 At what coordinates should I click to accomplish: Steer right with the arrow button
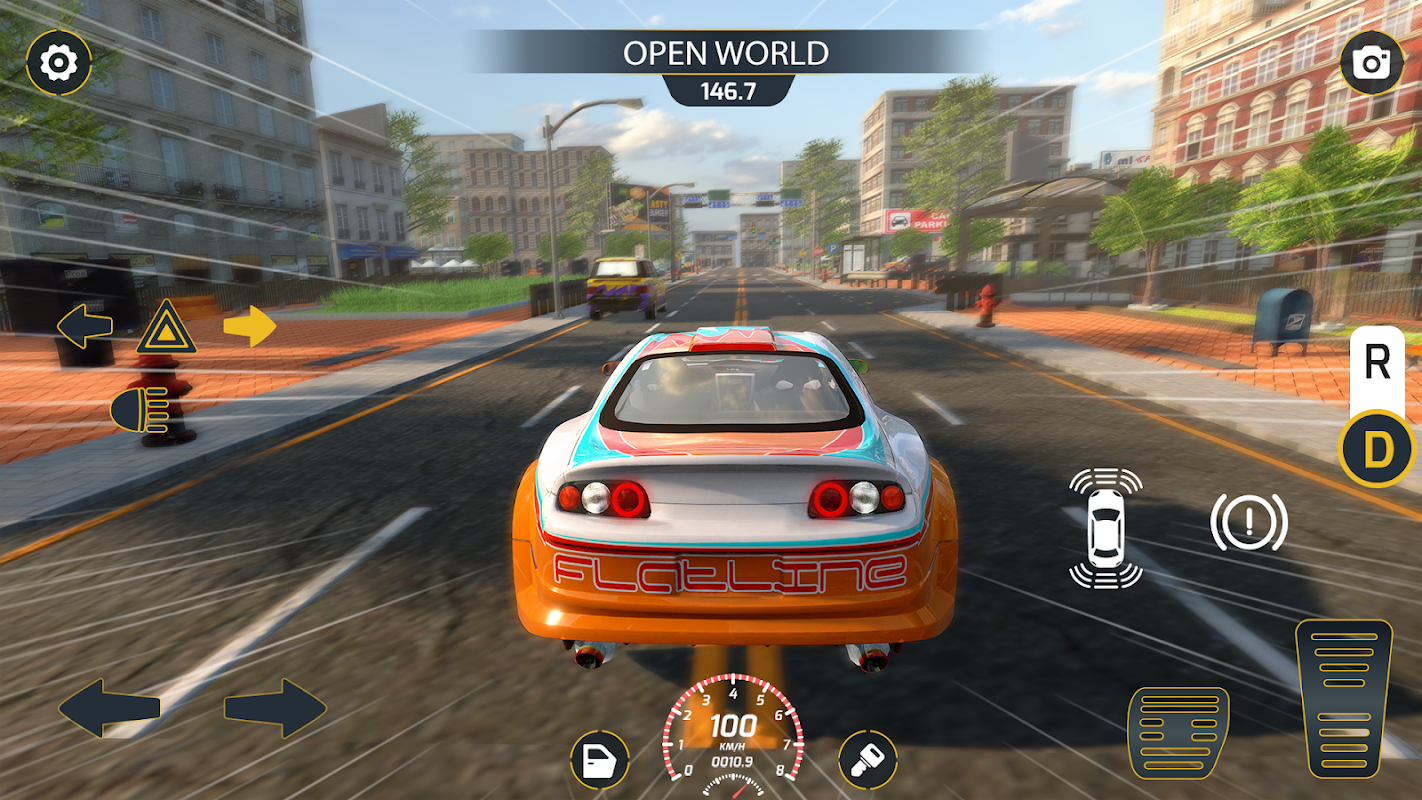[275, 708]
